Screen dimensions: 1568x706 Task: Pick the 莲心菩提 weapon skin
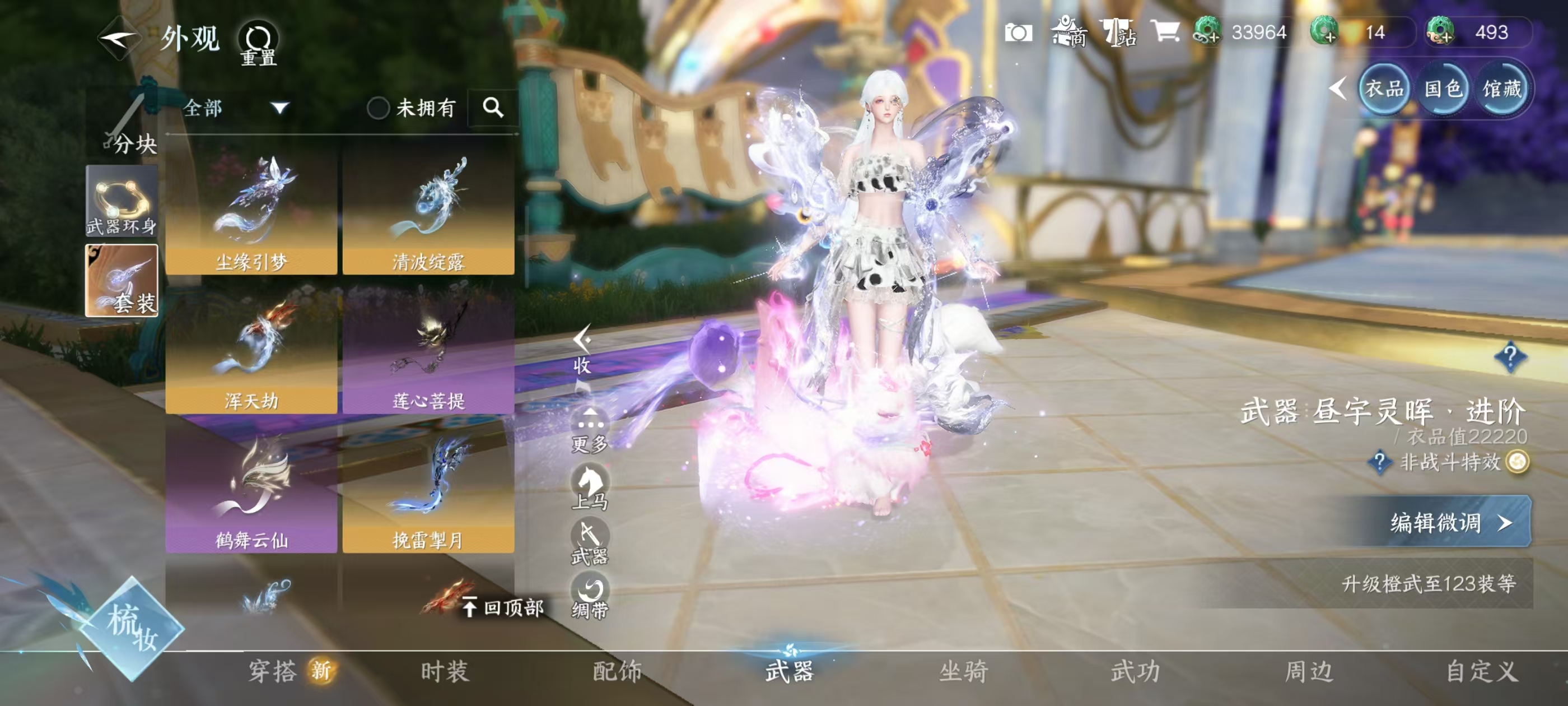point(428,349)
